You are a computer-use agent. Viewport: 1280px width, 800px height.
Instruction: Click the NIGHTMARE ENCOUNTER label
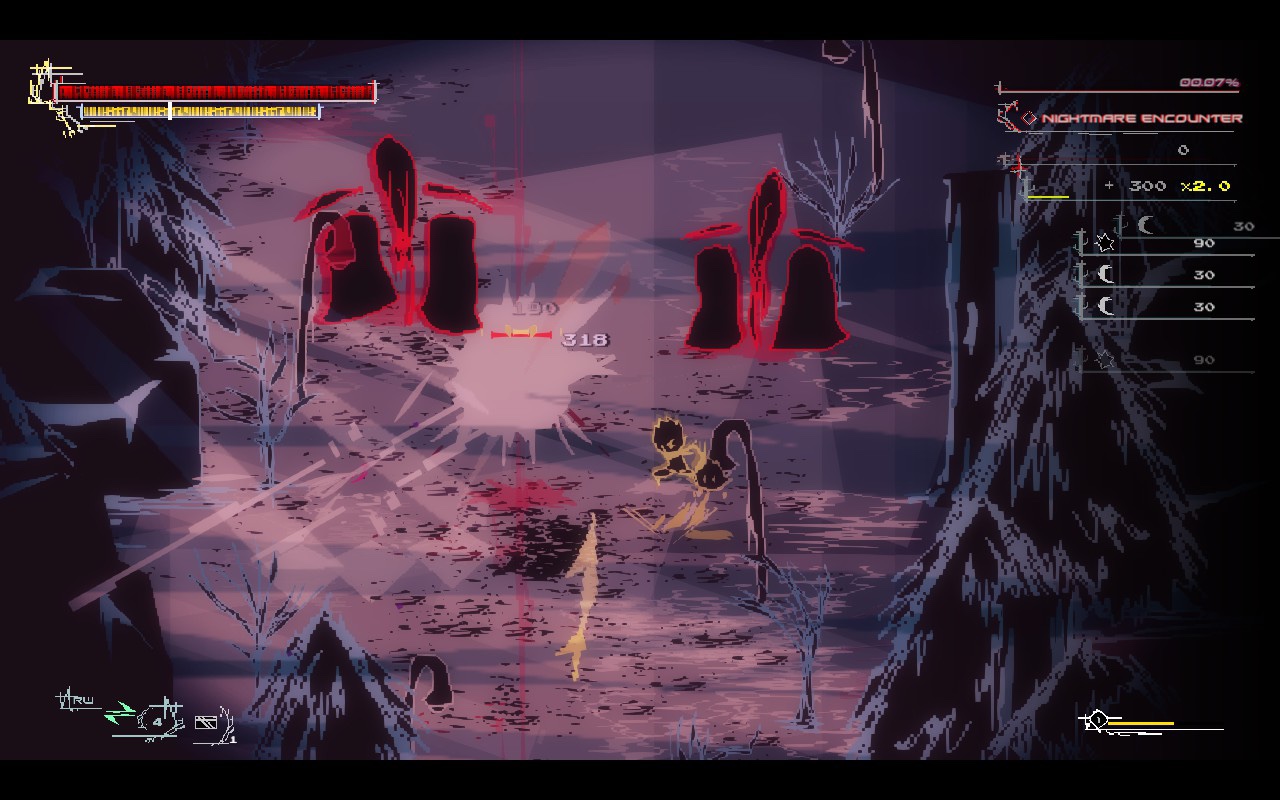tap(1140, 119)
